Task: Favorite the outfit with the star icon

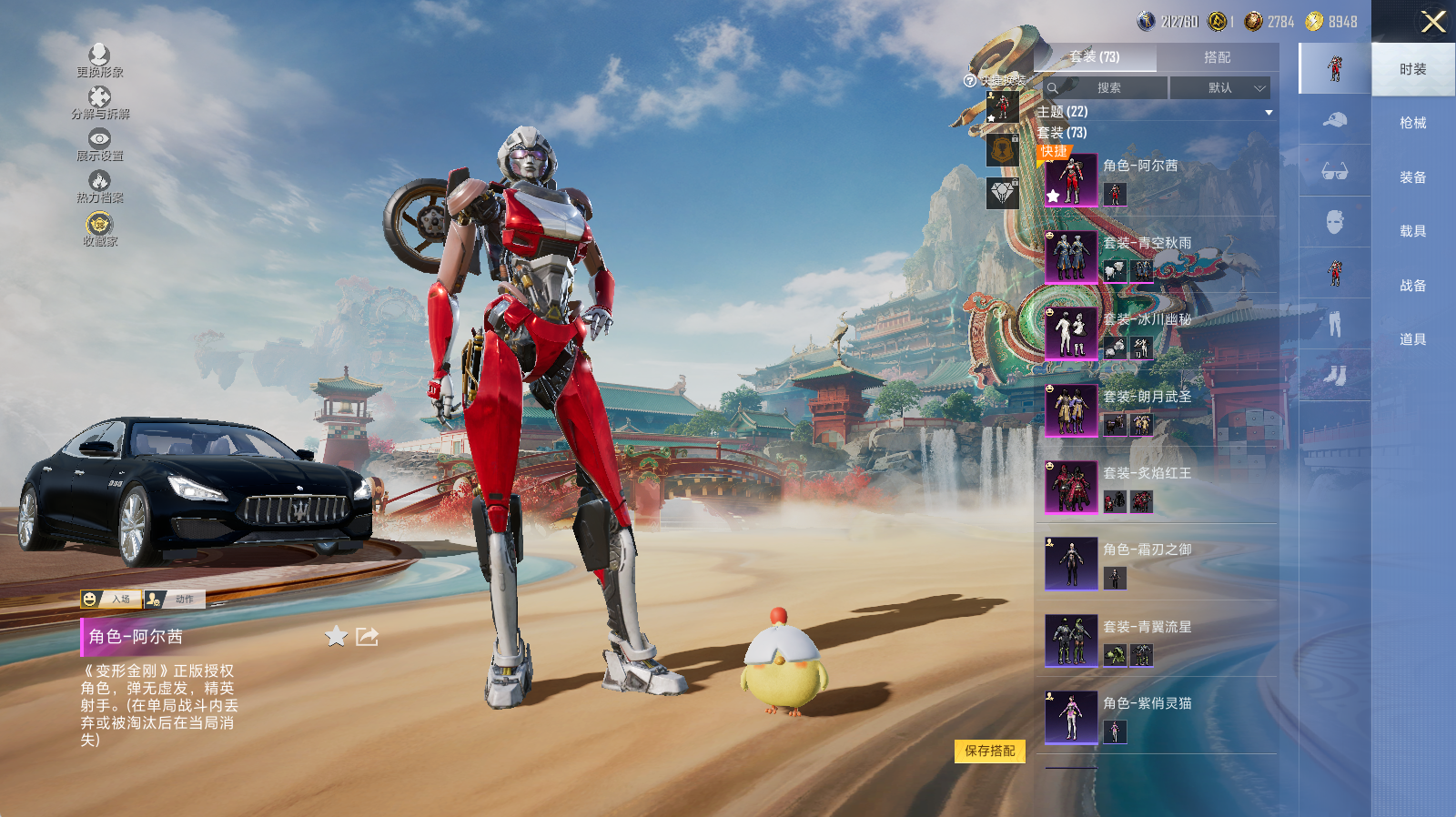Action: pos(337,636)
